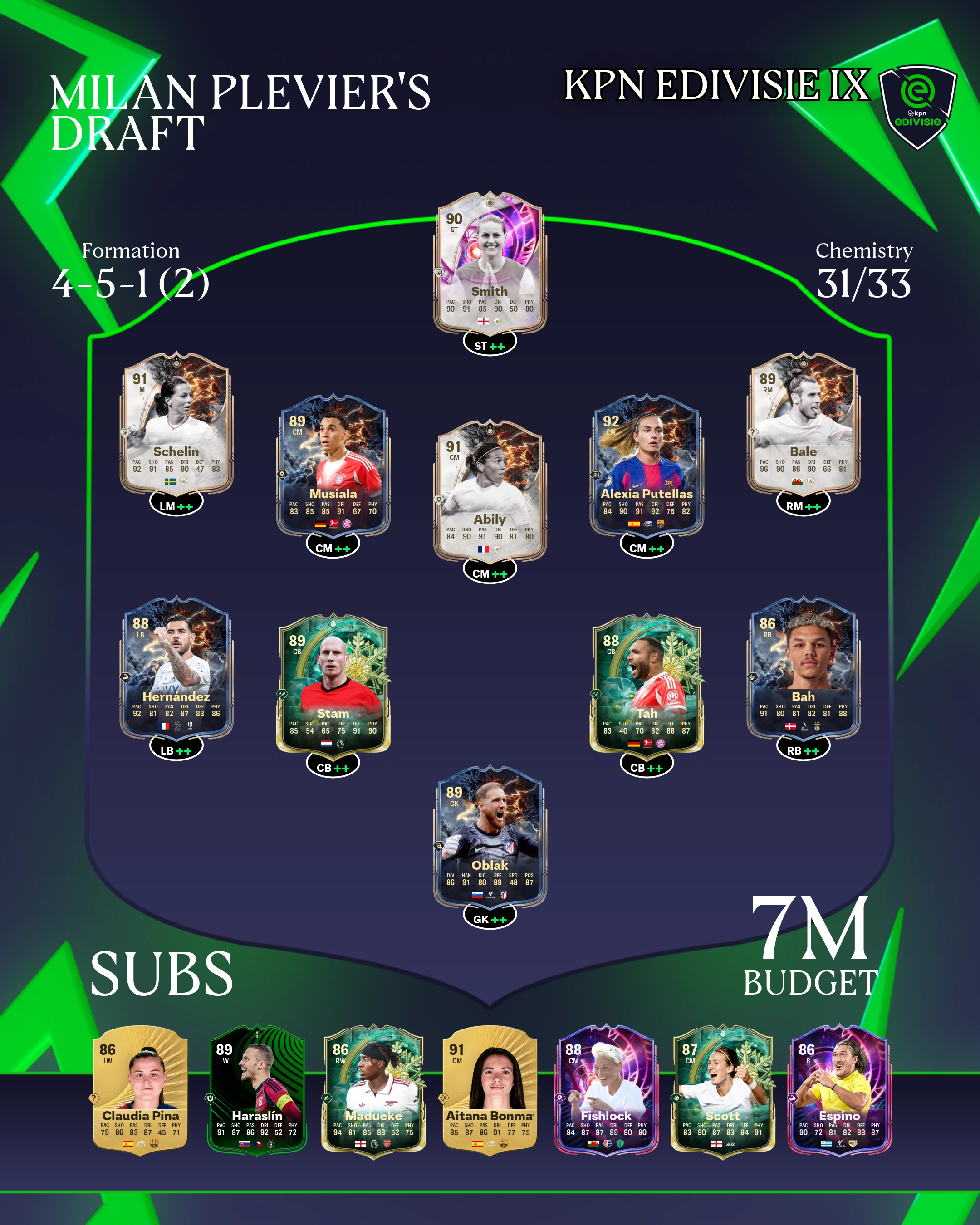
Task: Choose the Hernández left back card
Action: [176, 668]
